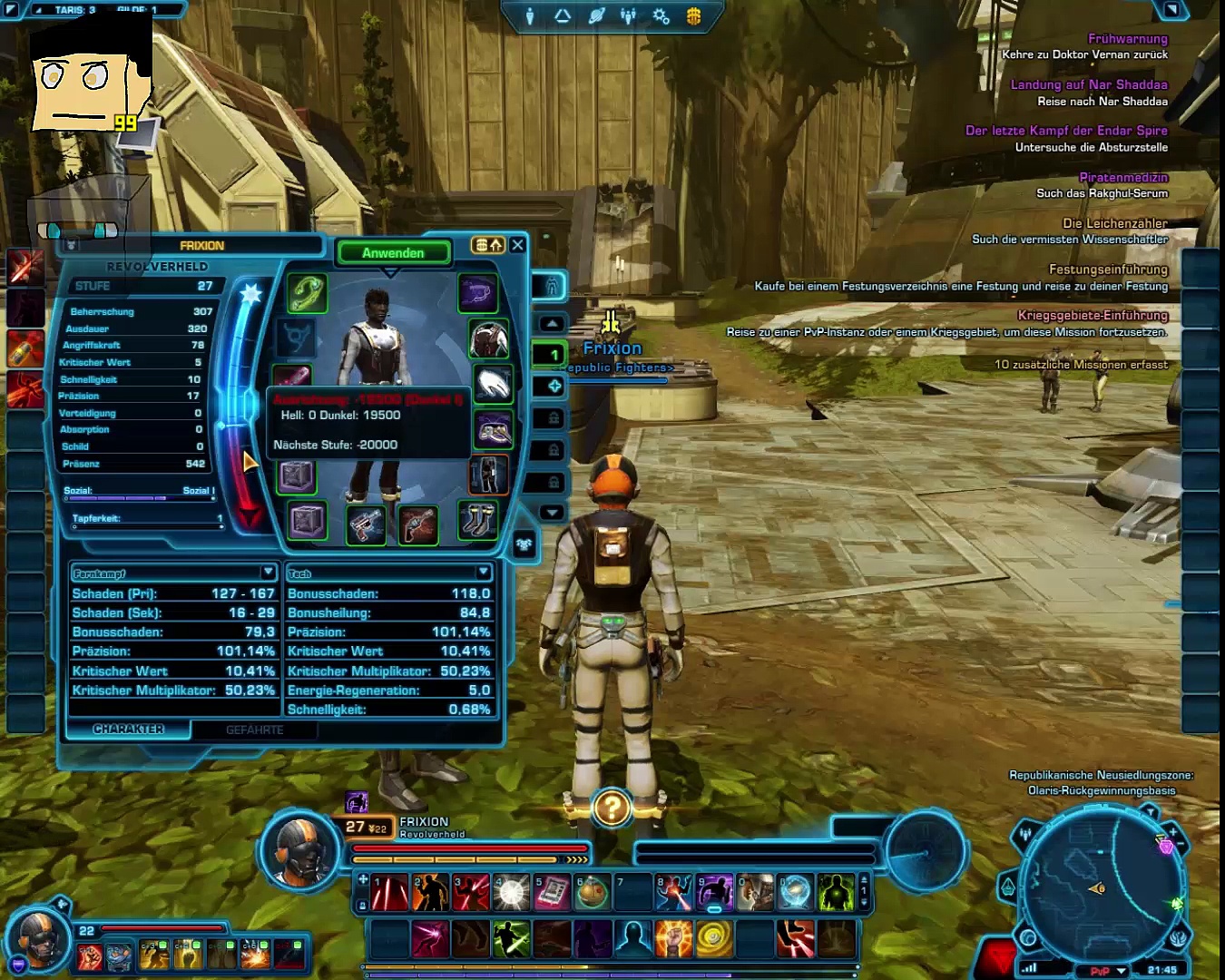Screen dimensions: 1225x980
Task: Select the boots equipment slot
Action: point(477,519)
